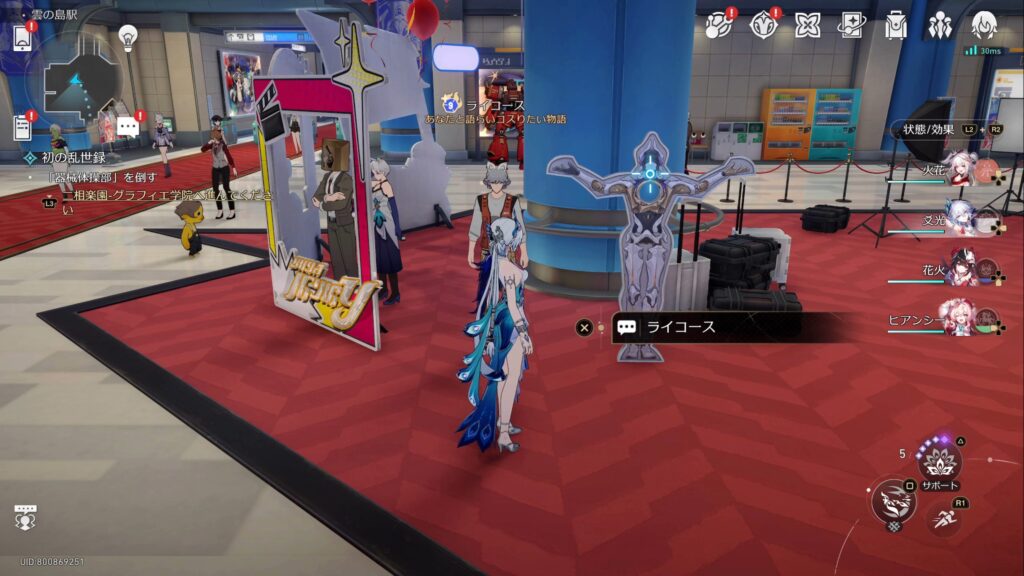Tap the lightbulb hint icon
Viewport: 1024px width, 576px height.
coord(128,37)
